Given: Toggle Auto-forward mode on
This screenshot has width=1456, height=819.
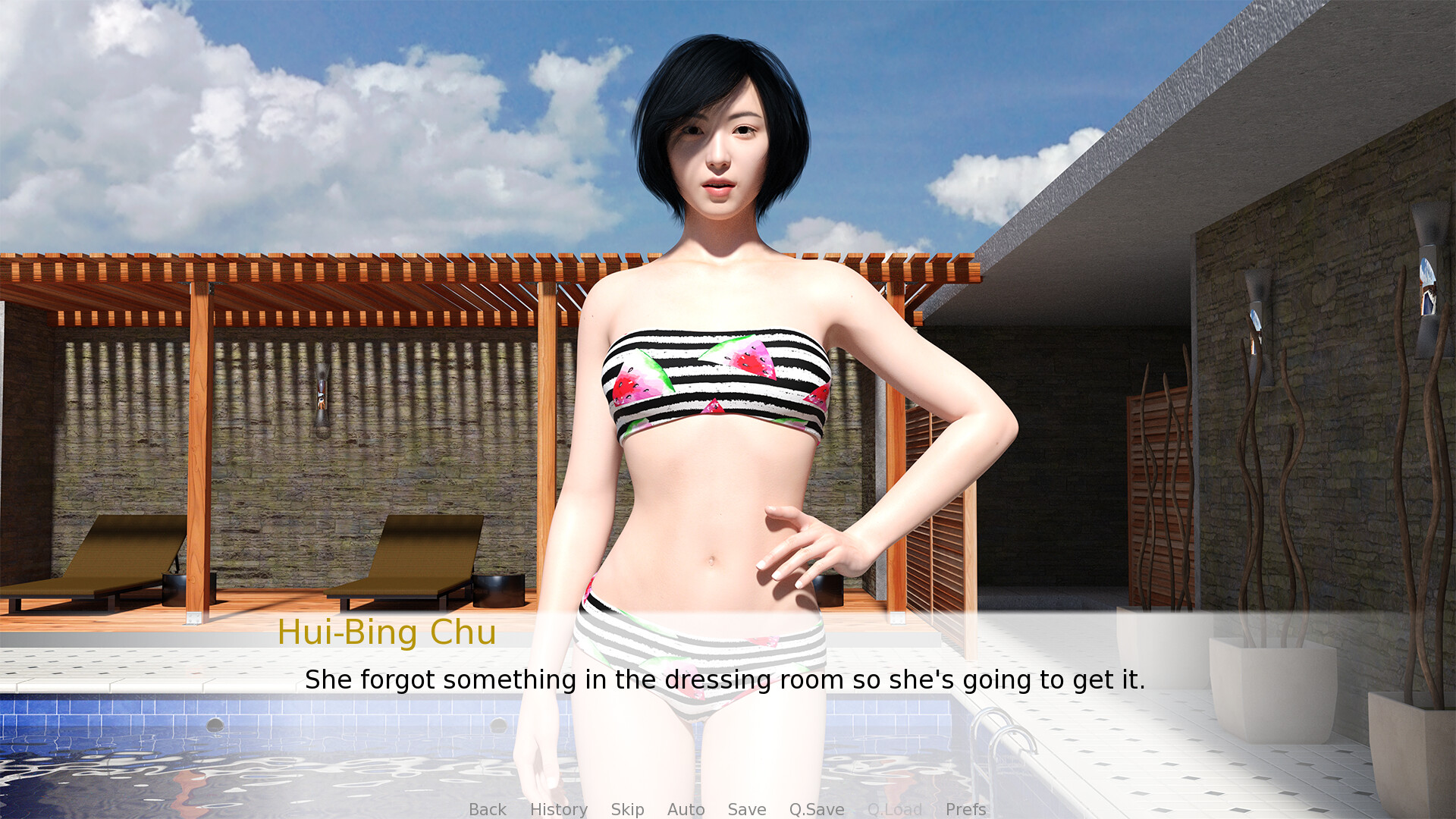Looking at the screenshot, I should (686, 809).
